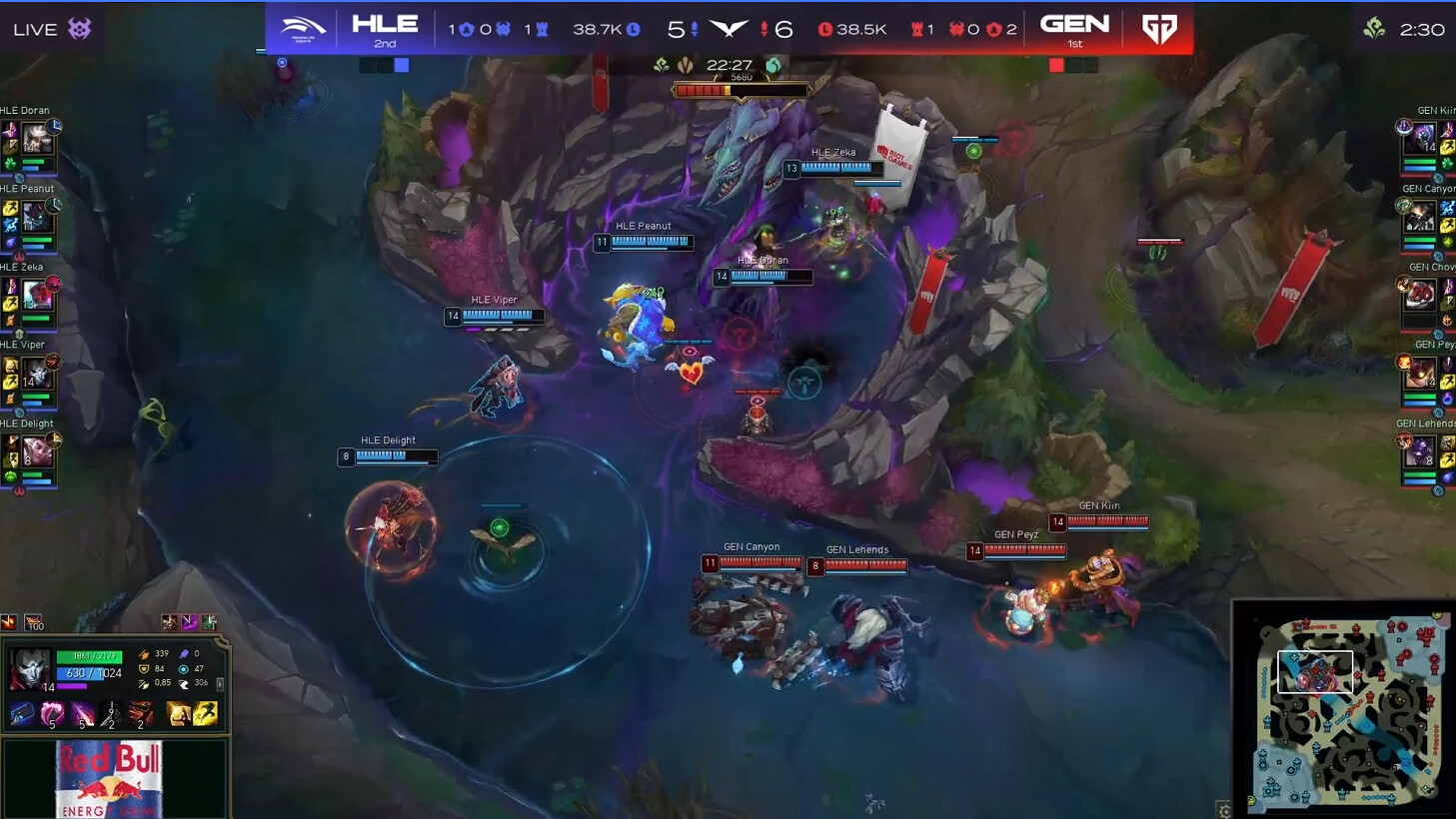Screen dimensions: 1456x819
Task: Select HLE Zeka's player portrait
Action: [x=37, y=294]
